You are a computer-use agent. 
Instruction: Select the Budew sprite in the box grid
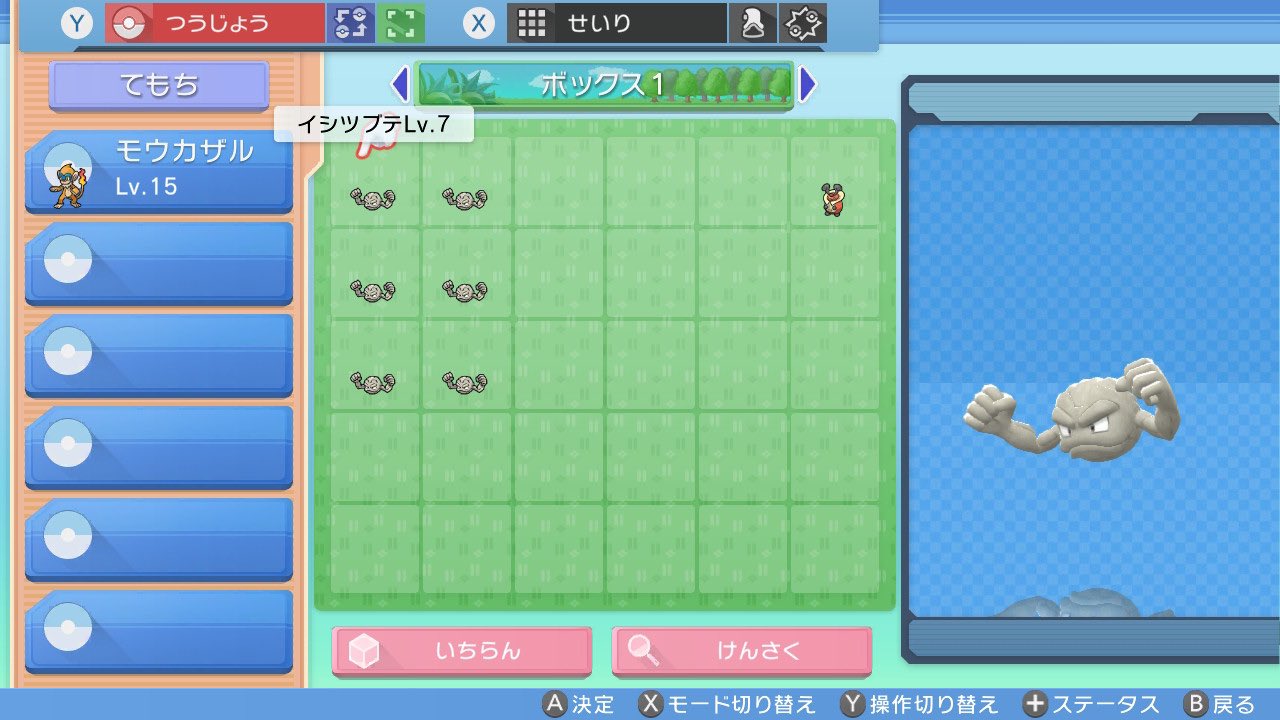point(835,198)
